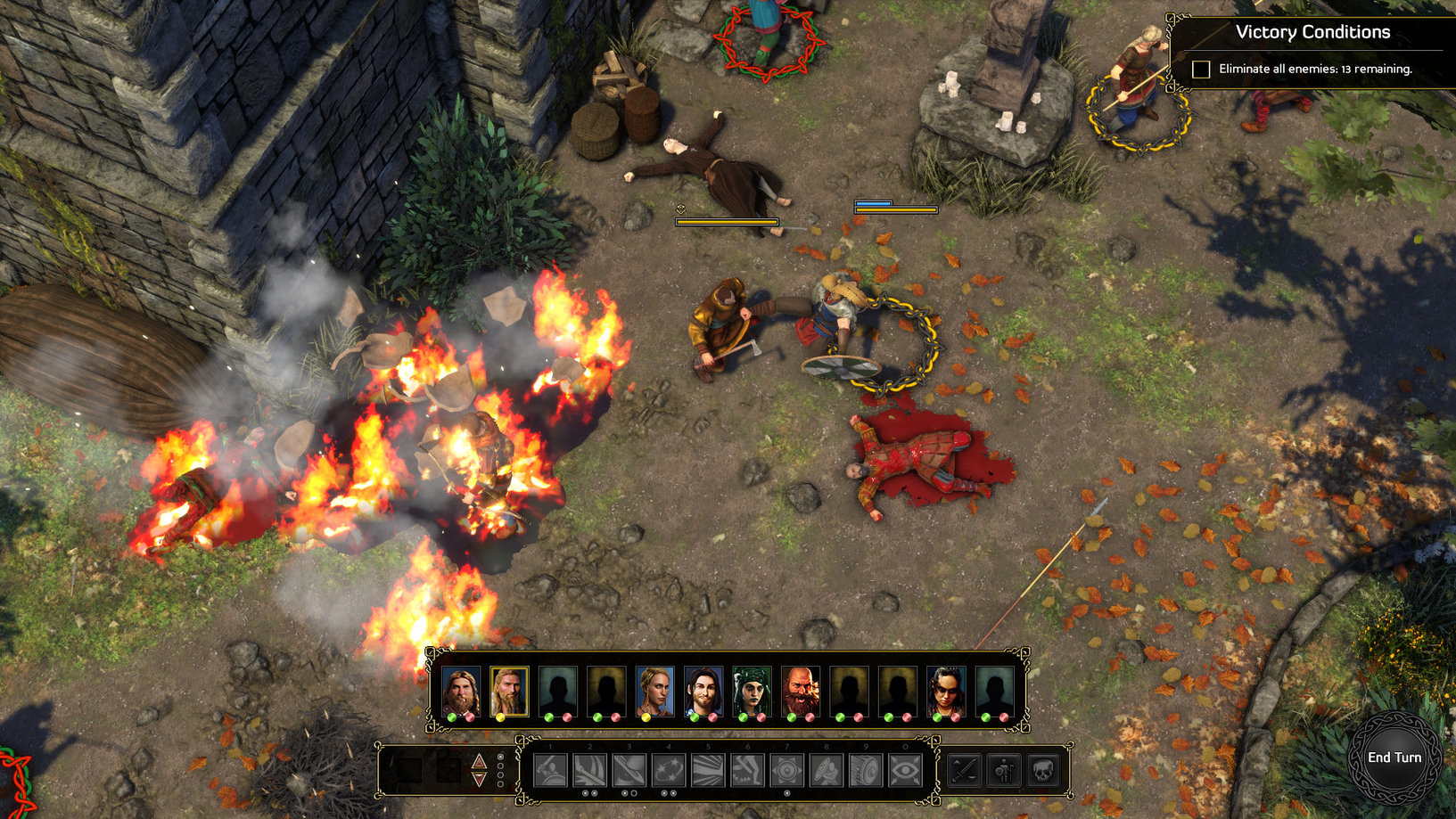1456x819 pixels.
Task: Select the highlighted blonde bearded man portrait
Action: click(508, 691)
